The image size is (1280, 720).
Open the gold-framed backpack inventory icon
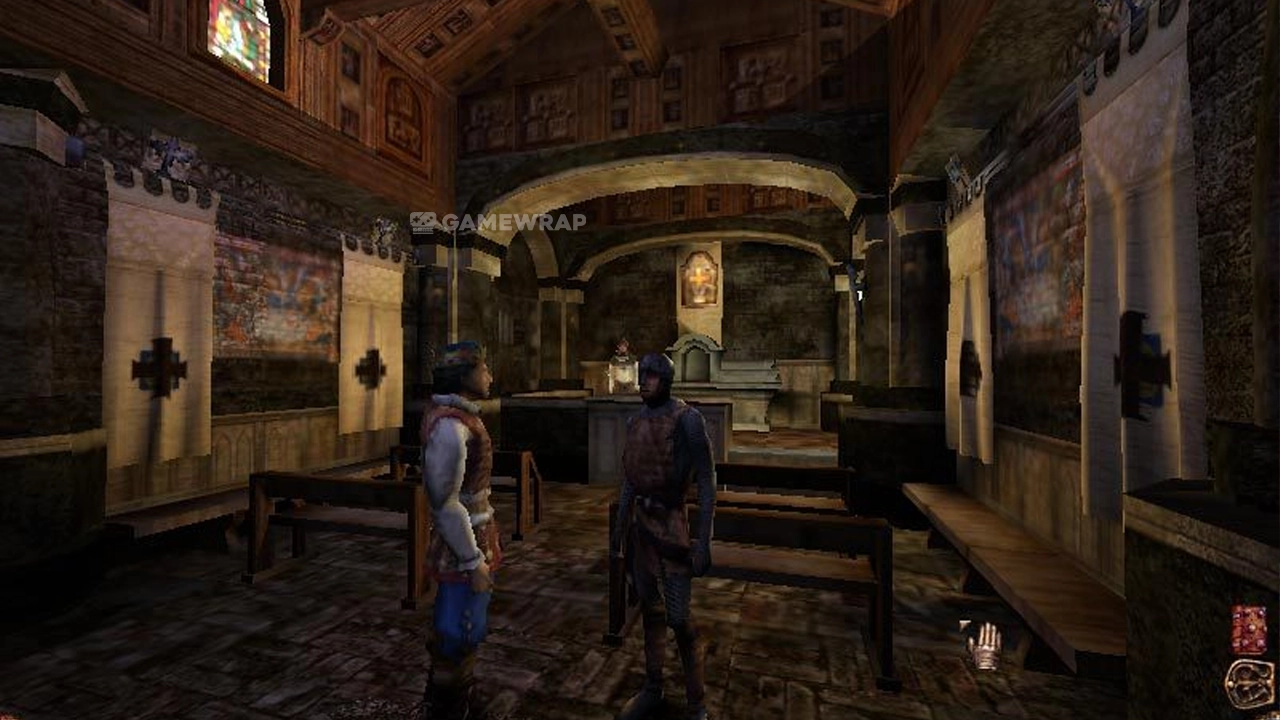(1249, 683)
